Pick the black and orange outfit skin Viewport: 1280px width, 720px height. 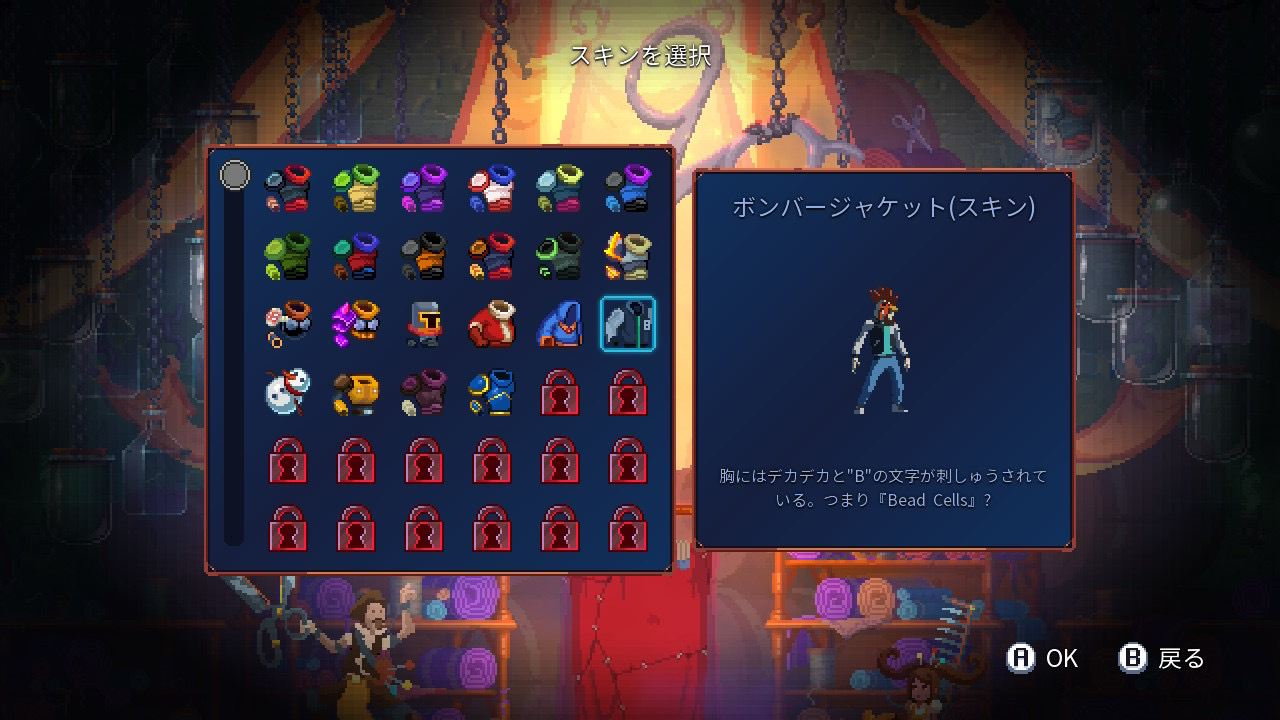point(423,256)
